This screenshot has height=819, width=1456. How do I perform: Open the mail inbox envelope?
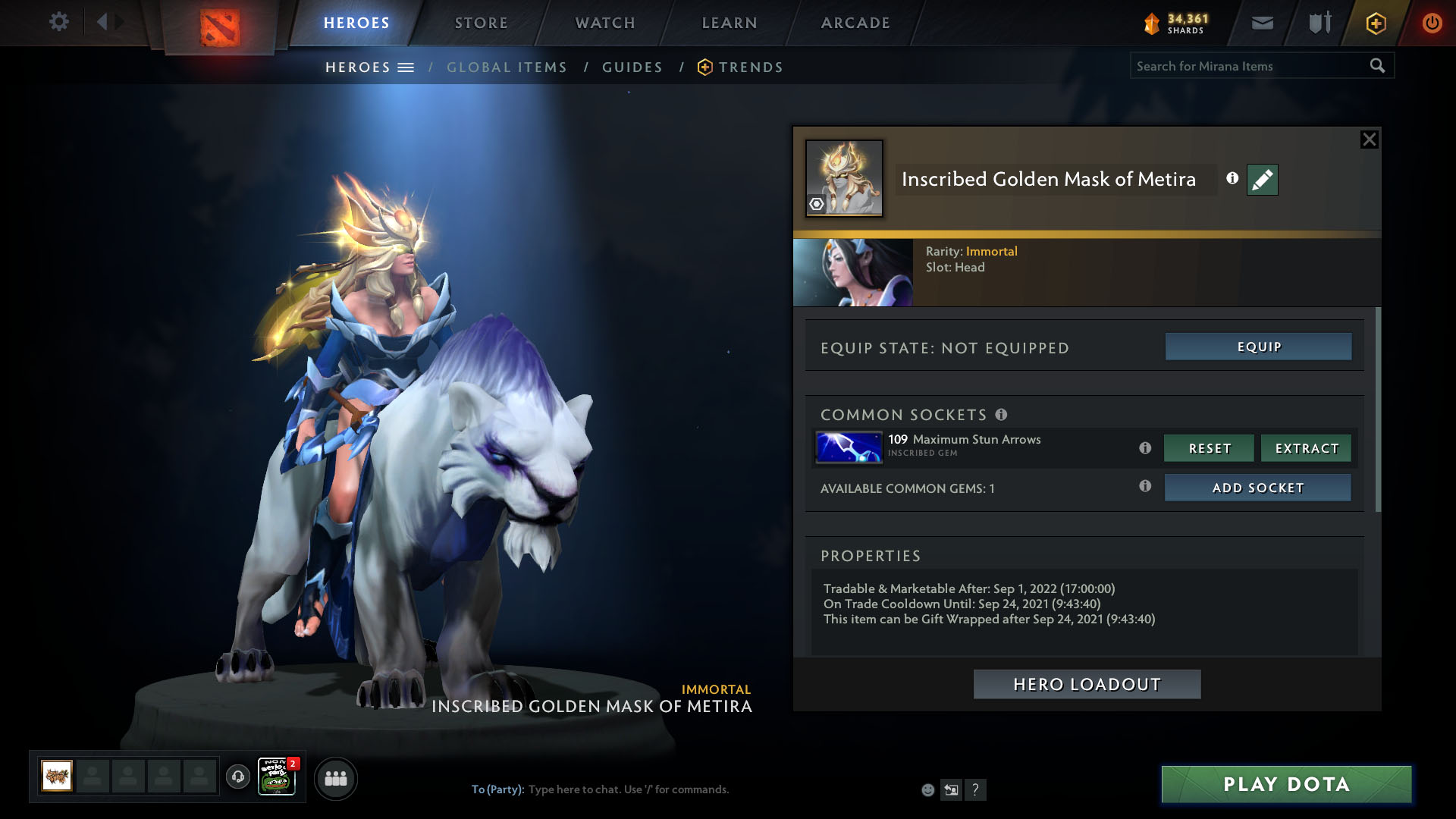pyautogui.click(x=1262, y=23)
